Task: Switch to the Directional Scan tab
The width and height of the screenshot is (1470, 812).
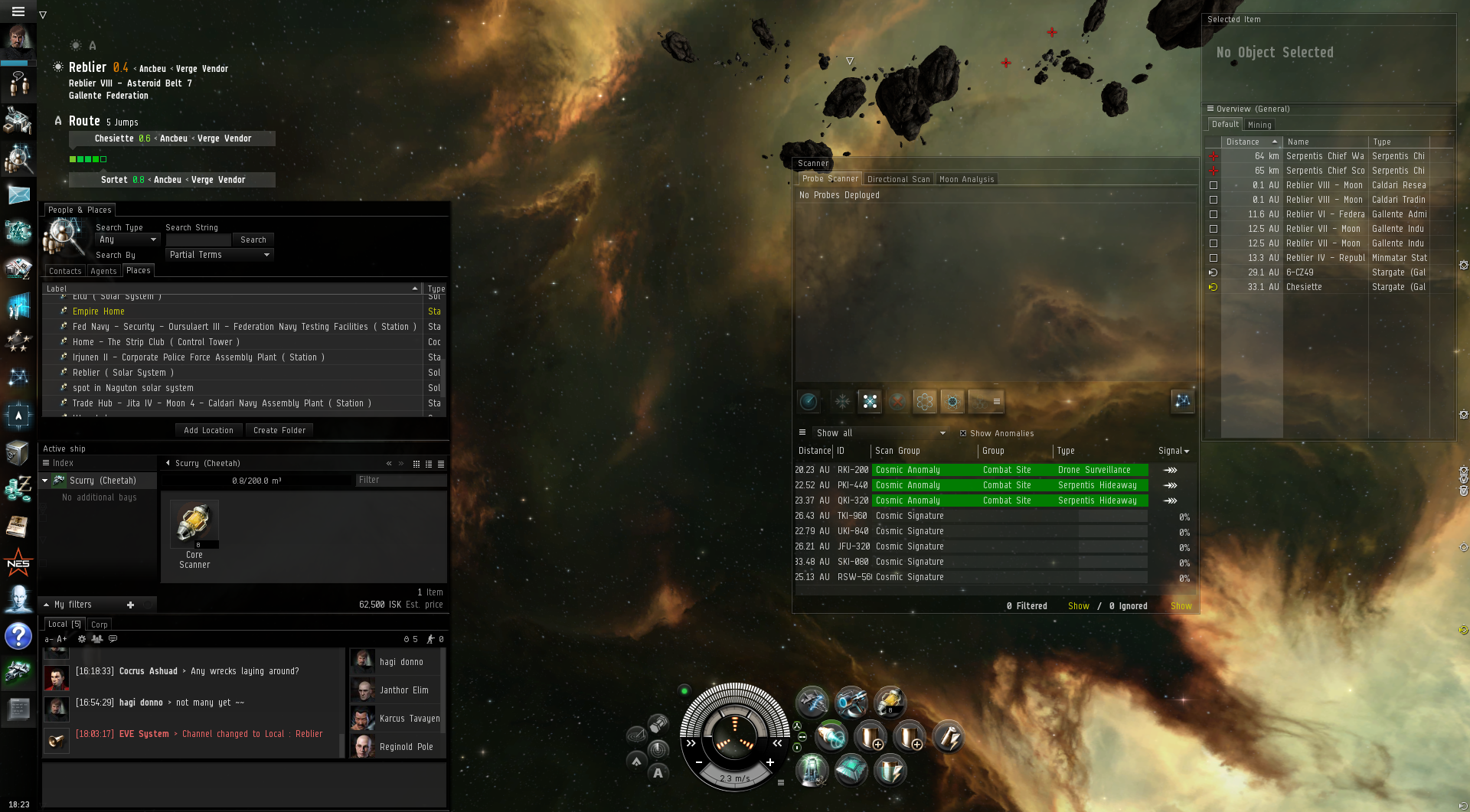Action: pyautogui.click(x=898, y=179)
